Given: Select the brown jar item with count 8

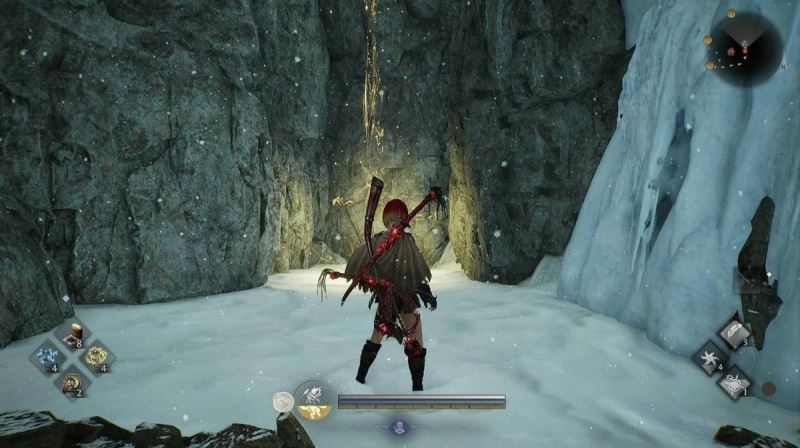Looking at the screenshot, I should click(72, 336).
